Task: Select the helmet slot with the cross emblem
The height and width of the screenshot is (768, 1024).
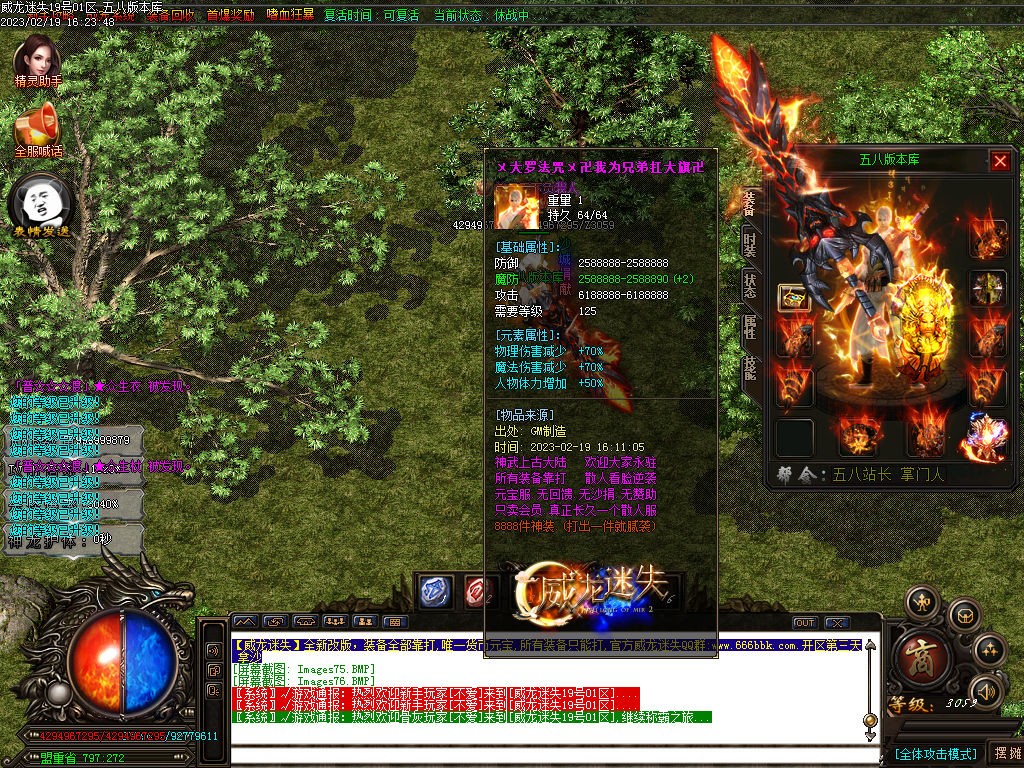Action: 988,289
